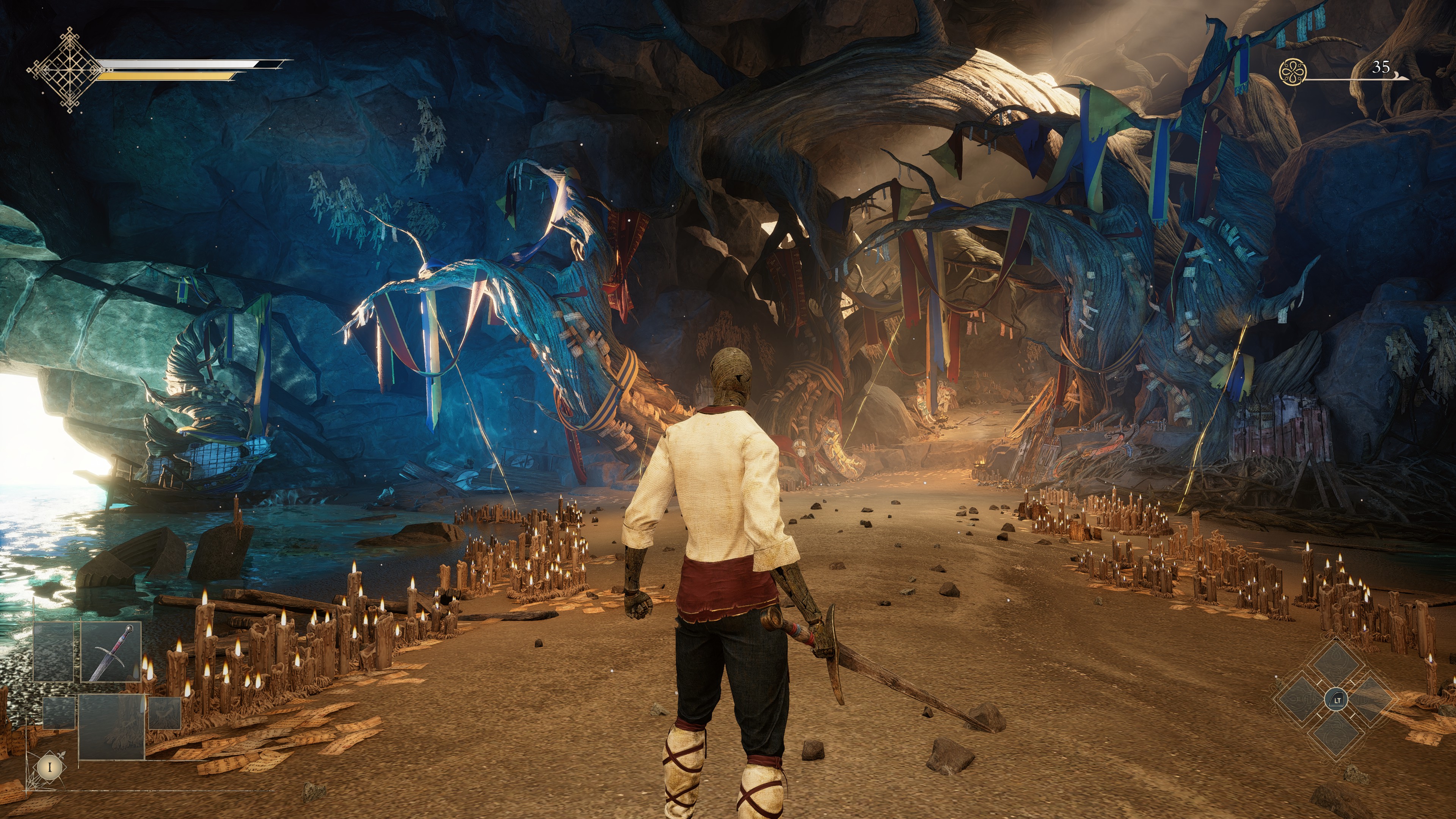This screenshot has height=819, width=1456.
Task: Select the large empty slot under the sword
Action: [111, 726]
